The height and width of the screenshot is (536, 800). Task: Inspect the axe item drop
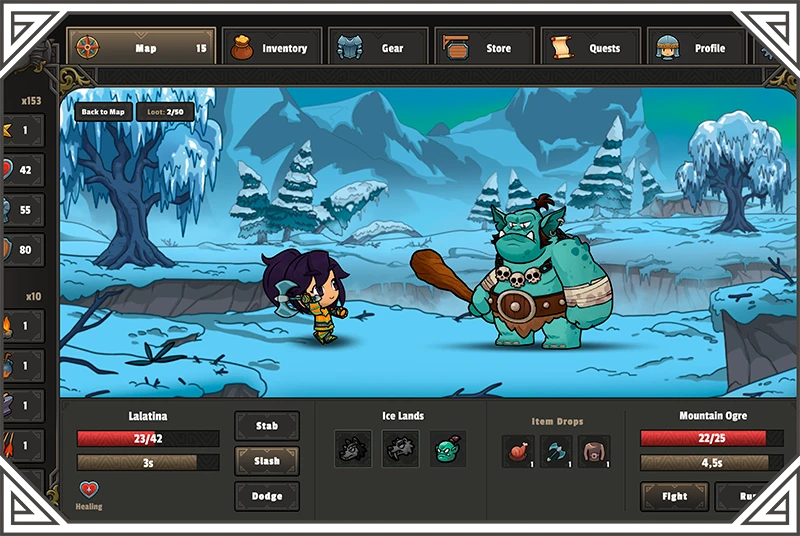coord(556,451)
